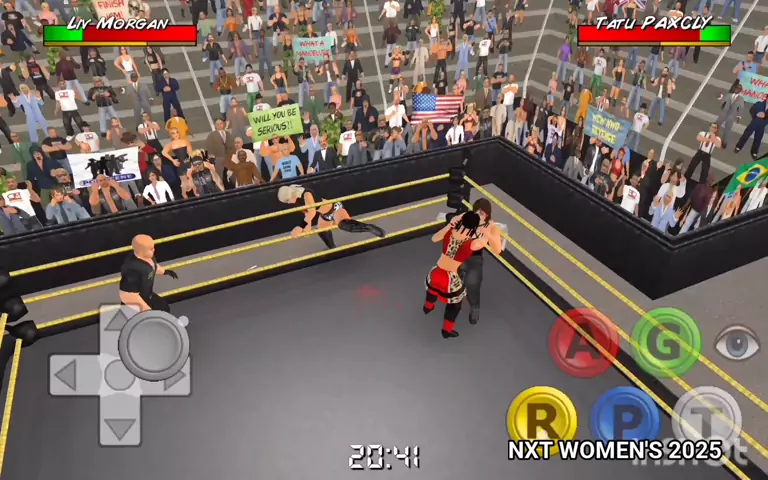Toggle the eye camera view icon

pyautogui.click(x=738, y=343)
